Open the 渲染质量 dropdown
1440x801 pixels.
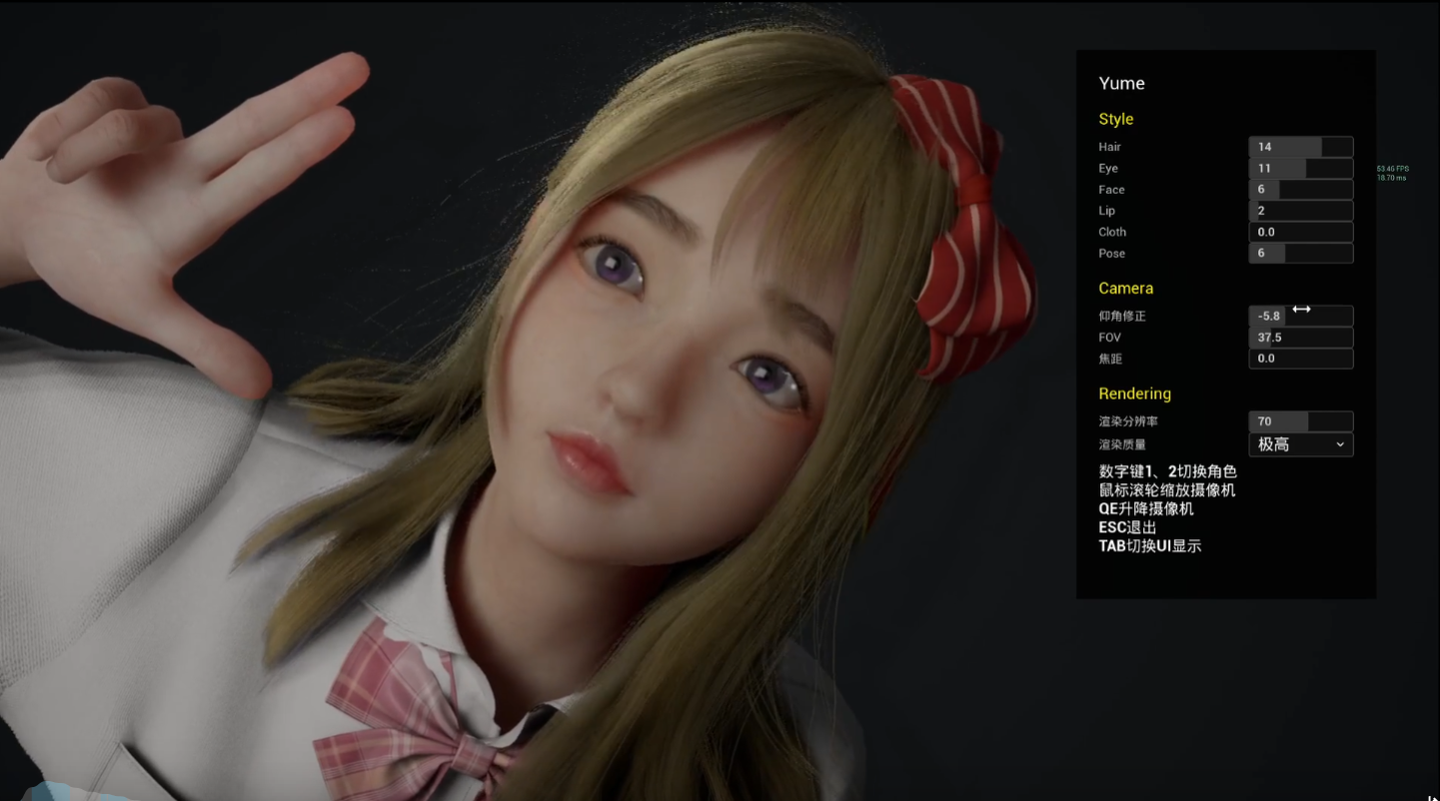pyautogui.click(x=1300, y=444)
